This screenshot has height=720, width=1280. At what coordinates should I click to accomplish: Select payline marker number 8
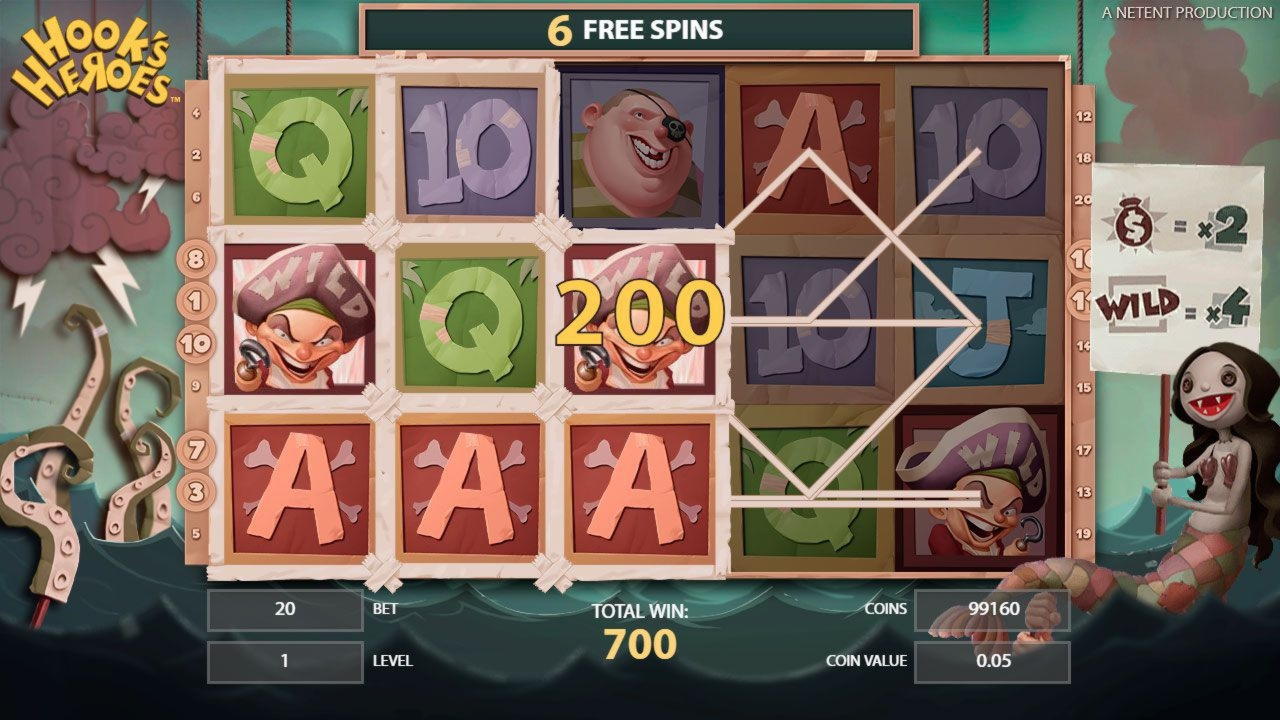195,259
